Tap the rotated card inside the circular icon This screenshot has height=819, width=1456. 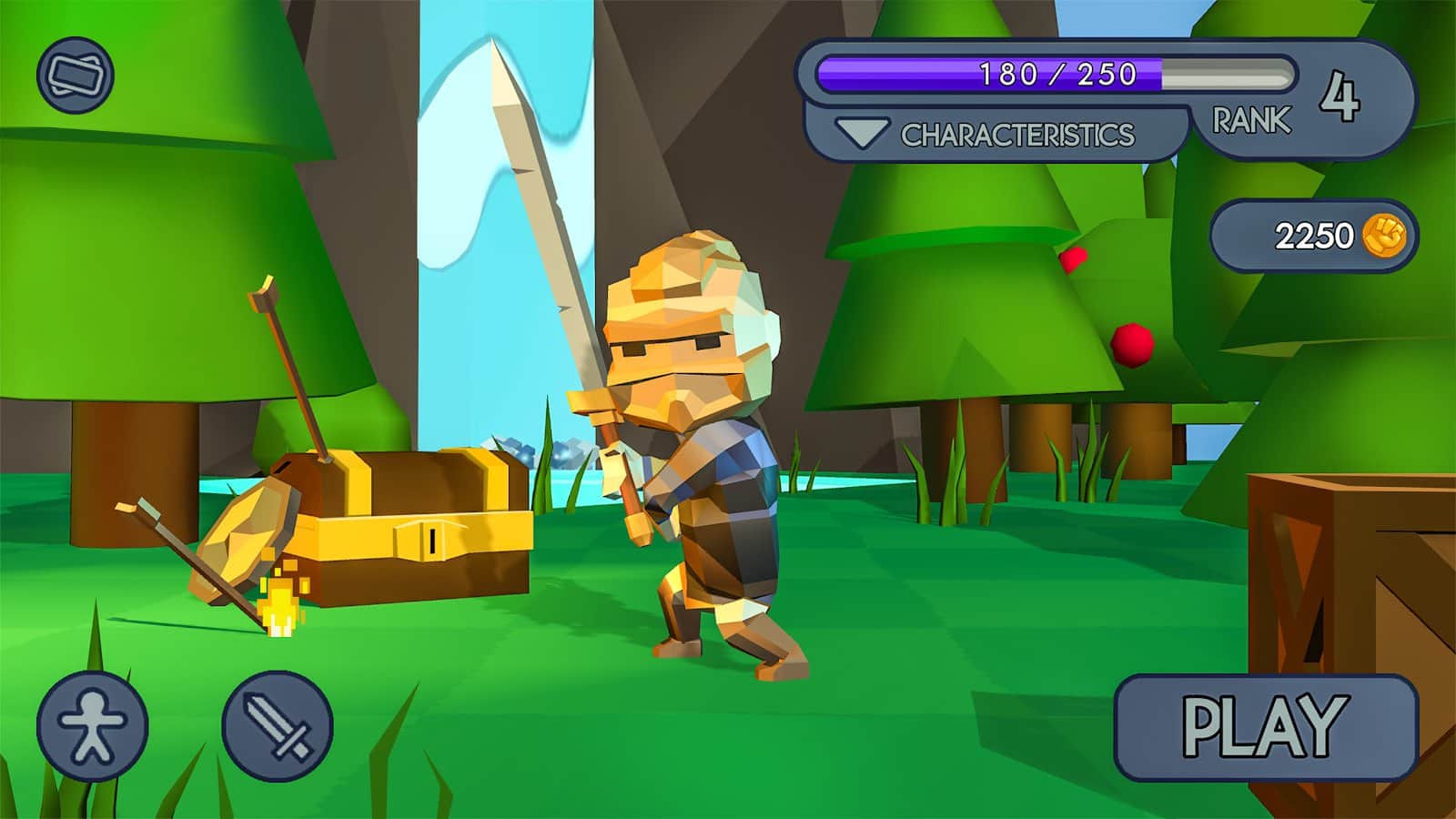click(75, 75)
